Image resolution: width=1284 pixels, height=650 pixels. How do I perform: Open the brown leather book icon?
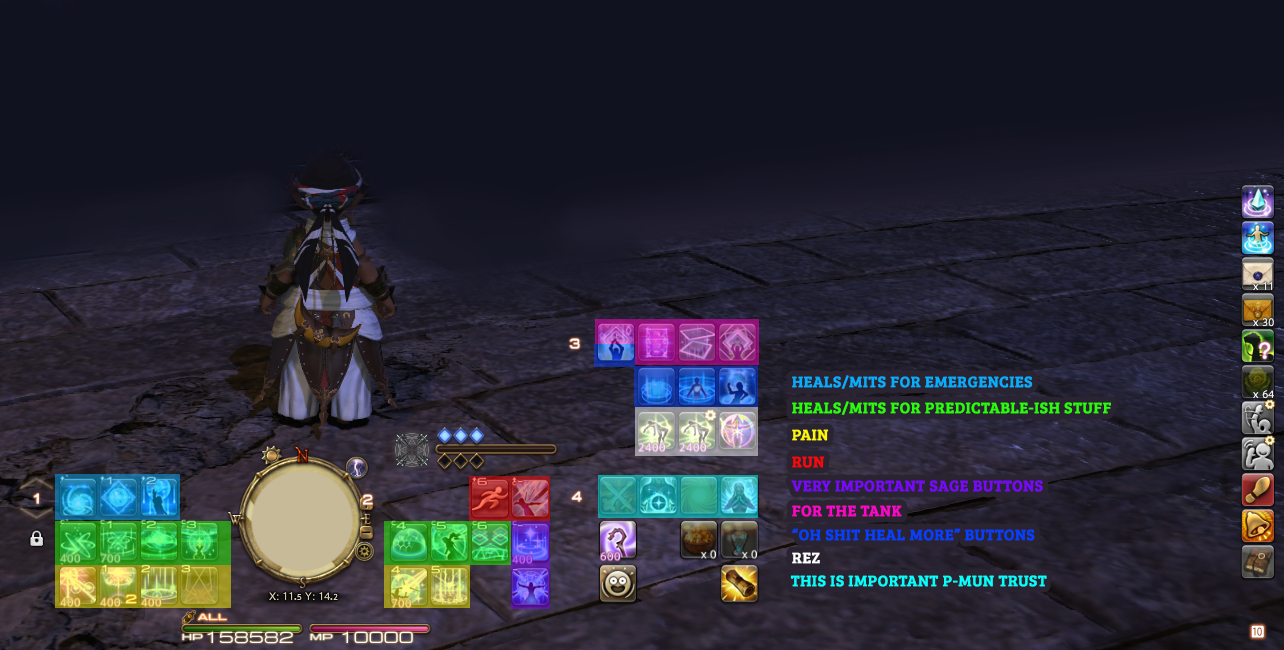pos(1258,562)
